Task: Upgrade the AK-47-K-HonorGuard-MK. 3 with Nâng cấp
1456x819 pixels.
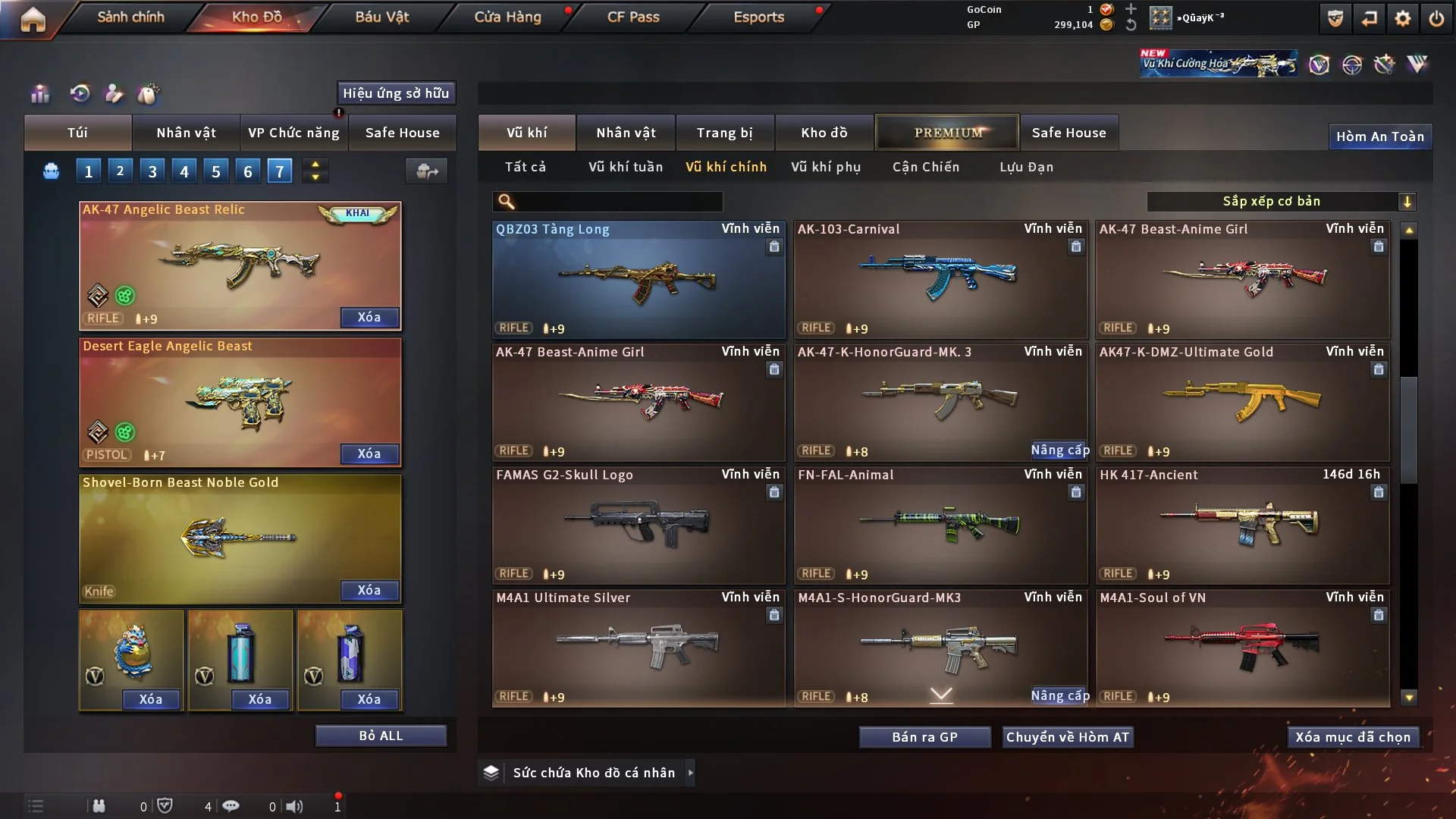Action: [1059, 450]
